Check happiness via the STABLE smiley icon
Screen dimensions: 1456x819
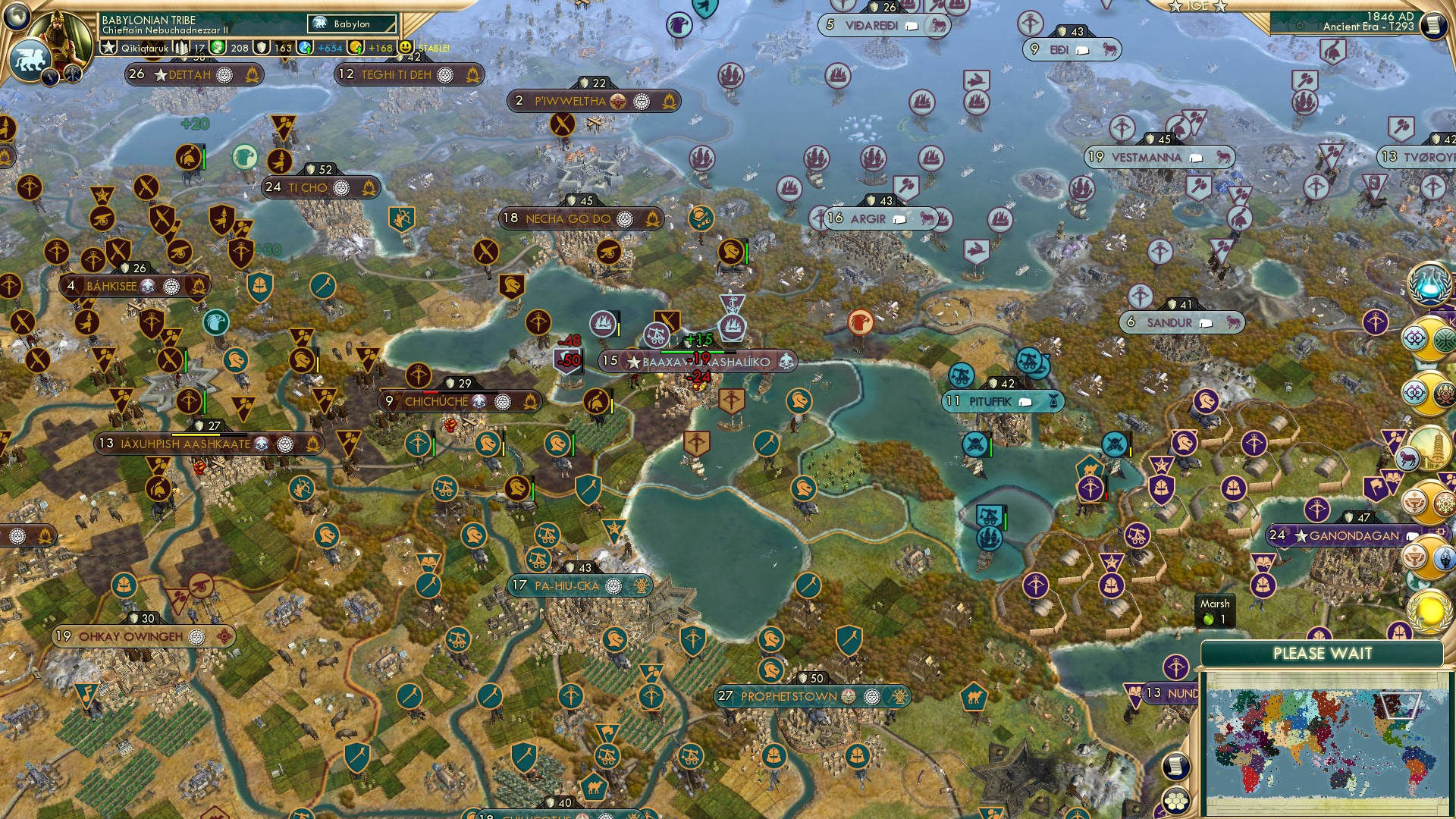click(406, 48)
